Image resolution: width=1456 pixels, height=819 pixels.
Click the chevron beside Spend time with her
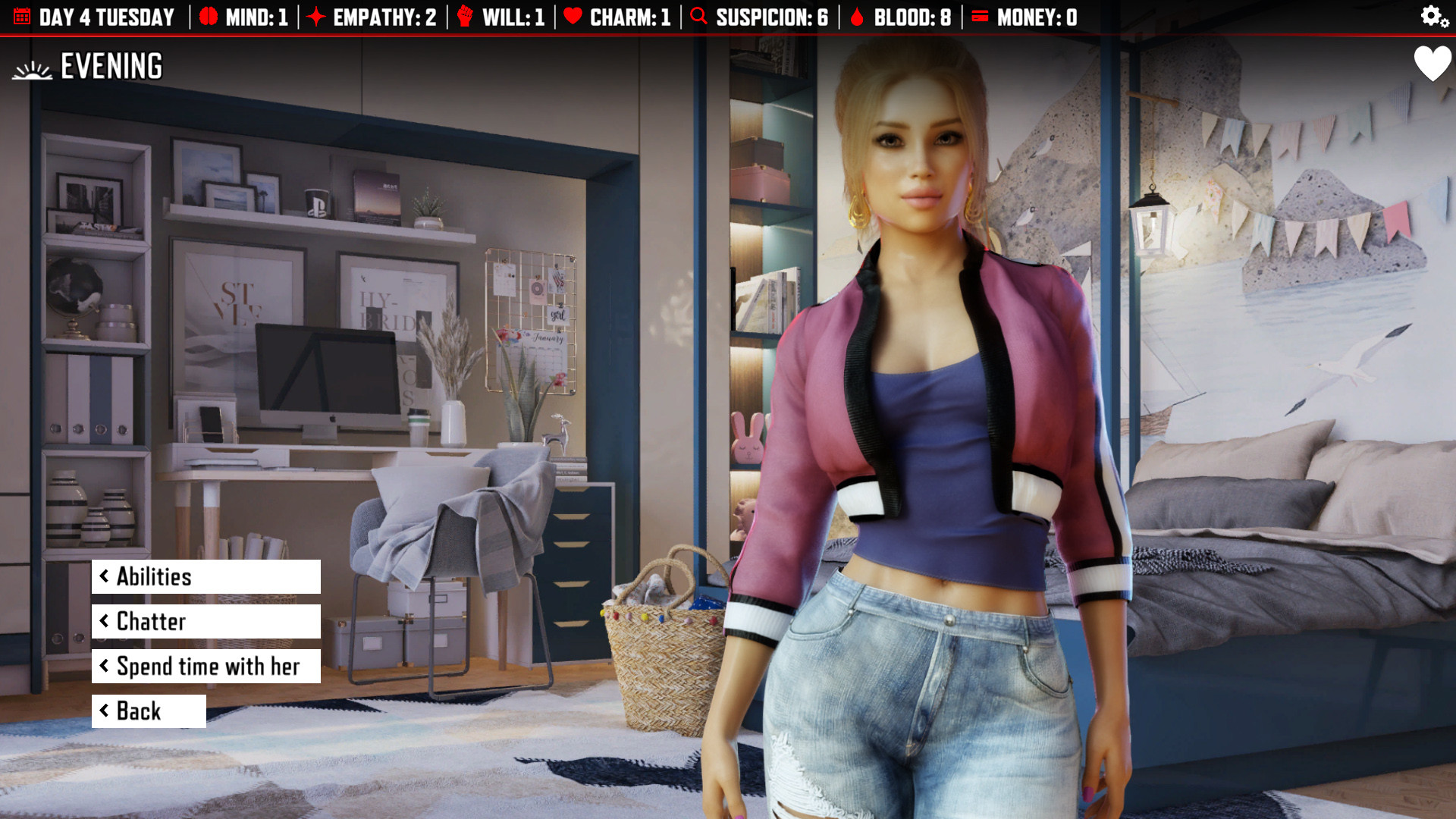point(105,667)
